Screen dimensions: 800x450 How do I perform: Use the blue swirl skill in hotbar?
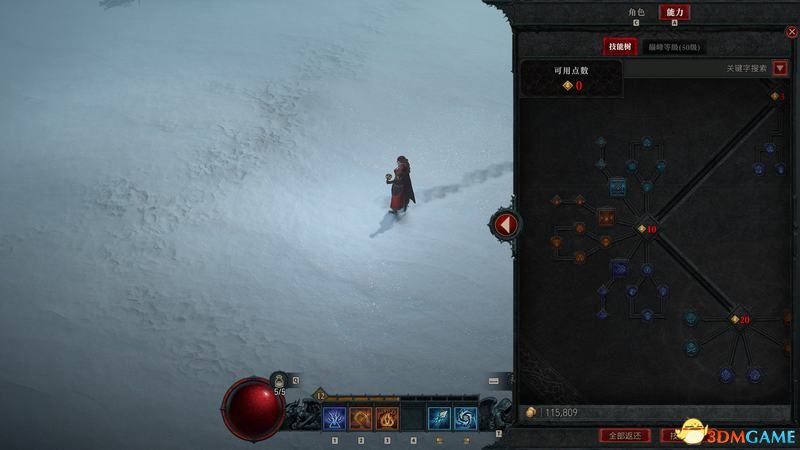click(465, 418)
